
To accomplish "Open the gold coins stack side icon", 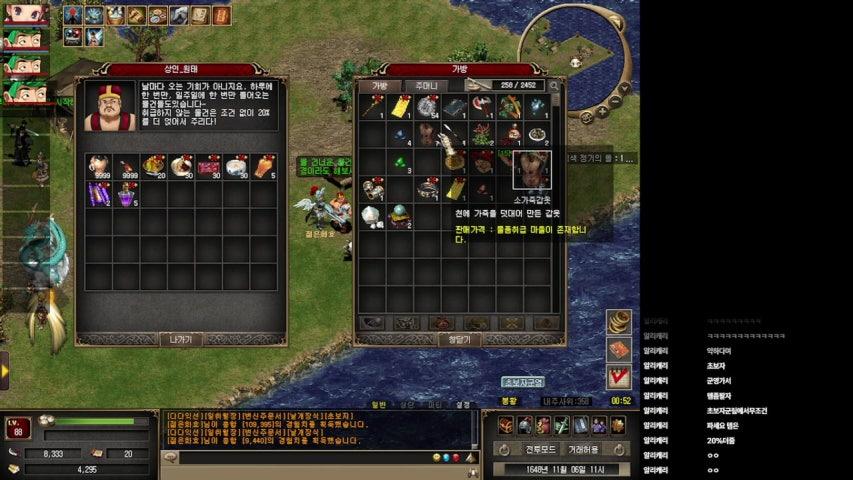I will (x=619, y=321).
